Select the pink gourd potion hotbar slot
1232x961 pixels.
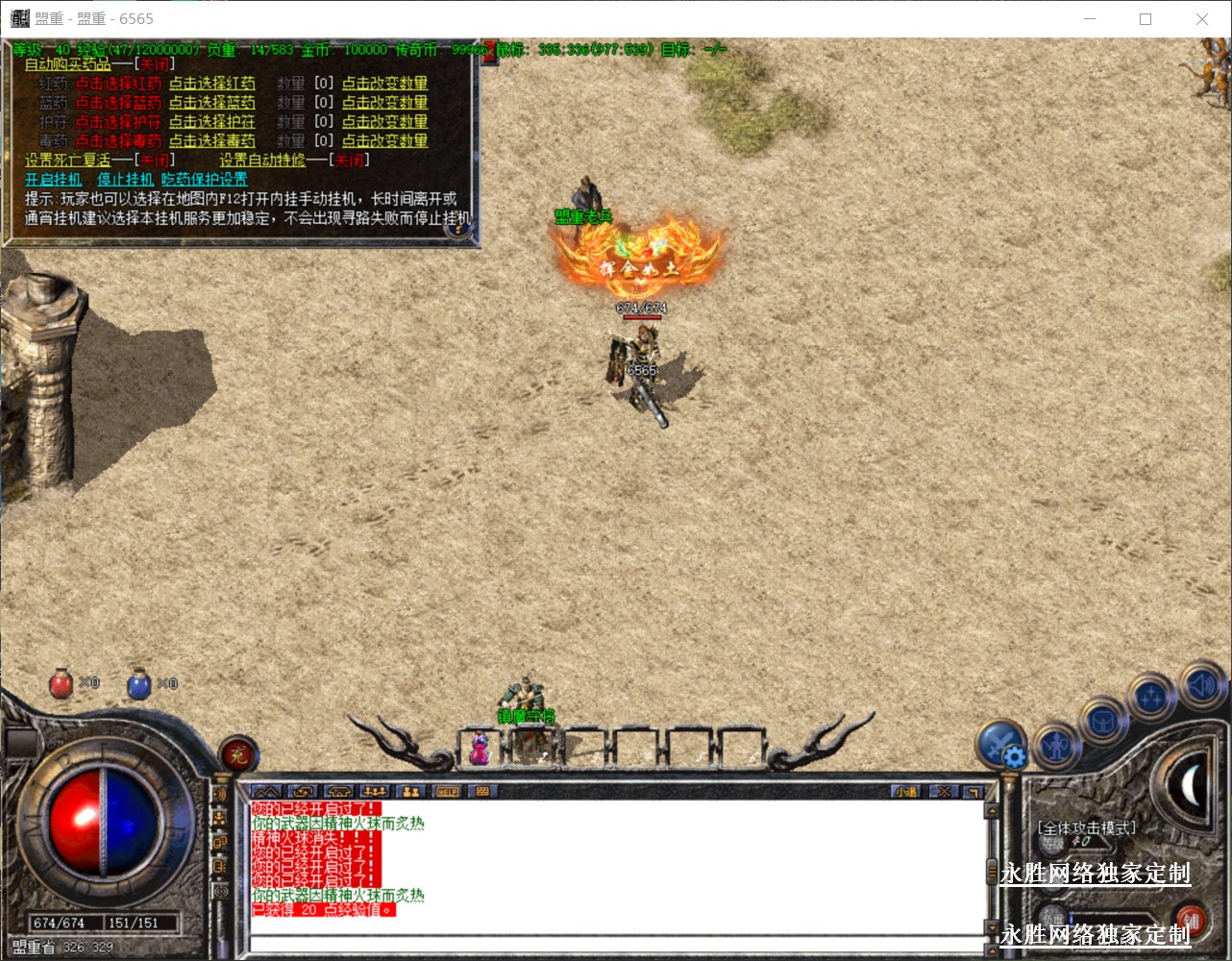480,748
